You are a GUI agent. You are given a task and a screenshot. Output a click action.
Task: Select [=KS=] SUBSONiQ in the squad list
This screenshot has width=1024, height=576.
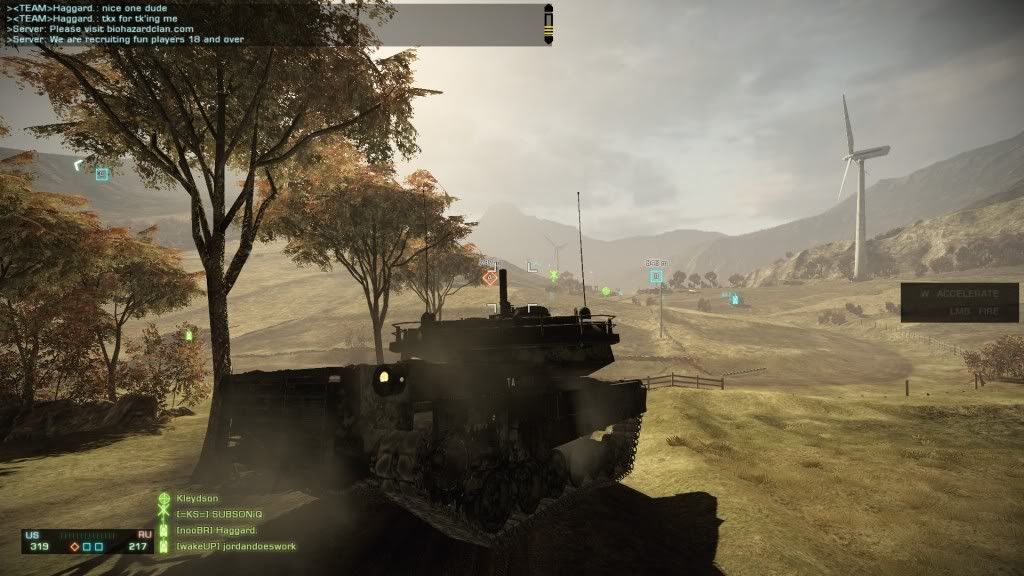coord(218,514)
